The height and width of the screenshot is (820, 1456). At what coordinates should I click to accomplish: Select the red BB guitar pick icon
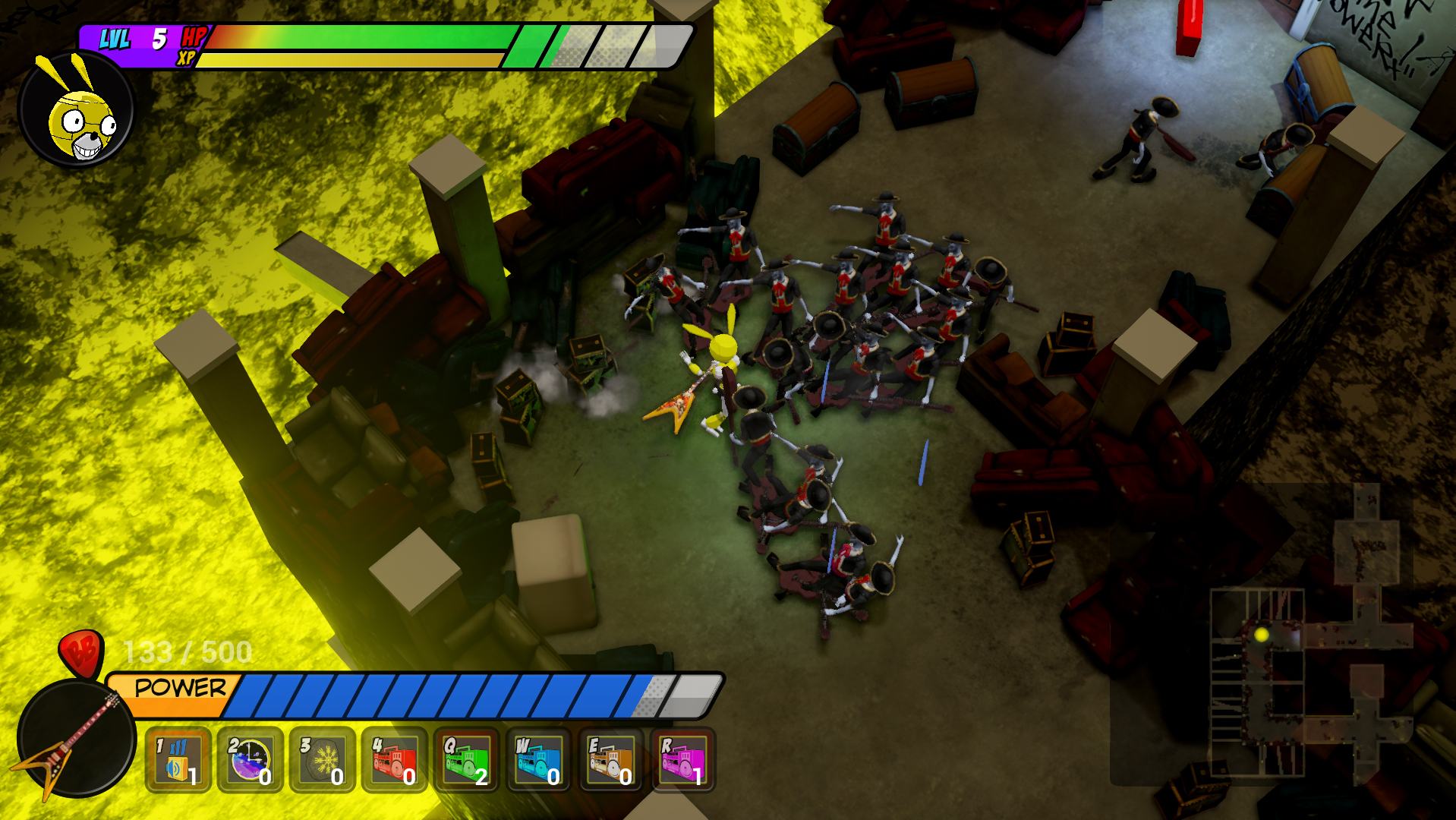(80, 651)
